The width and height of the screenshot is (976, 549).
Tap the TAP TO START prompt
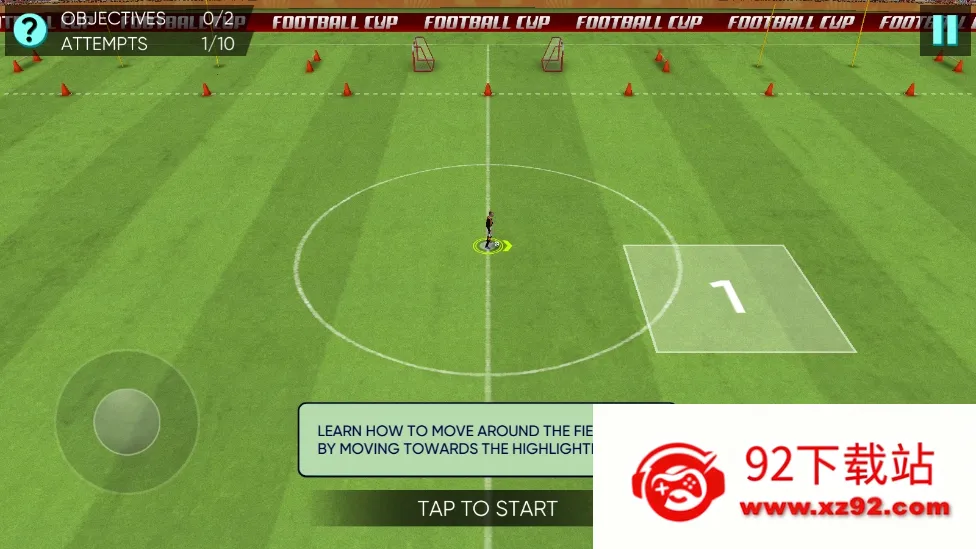click(x=487, y=509)
